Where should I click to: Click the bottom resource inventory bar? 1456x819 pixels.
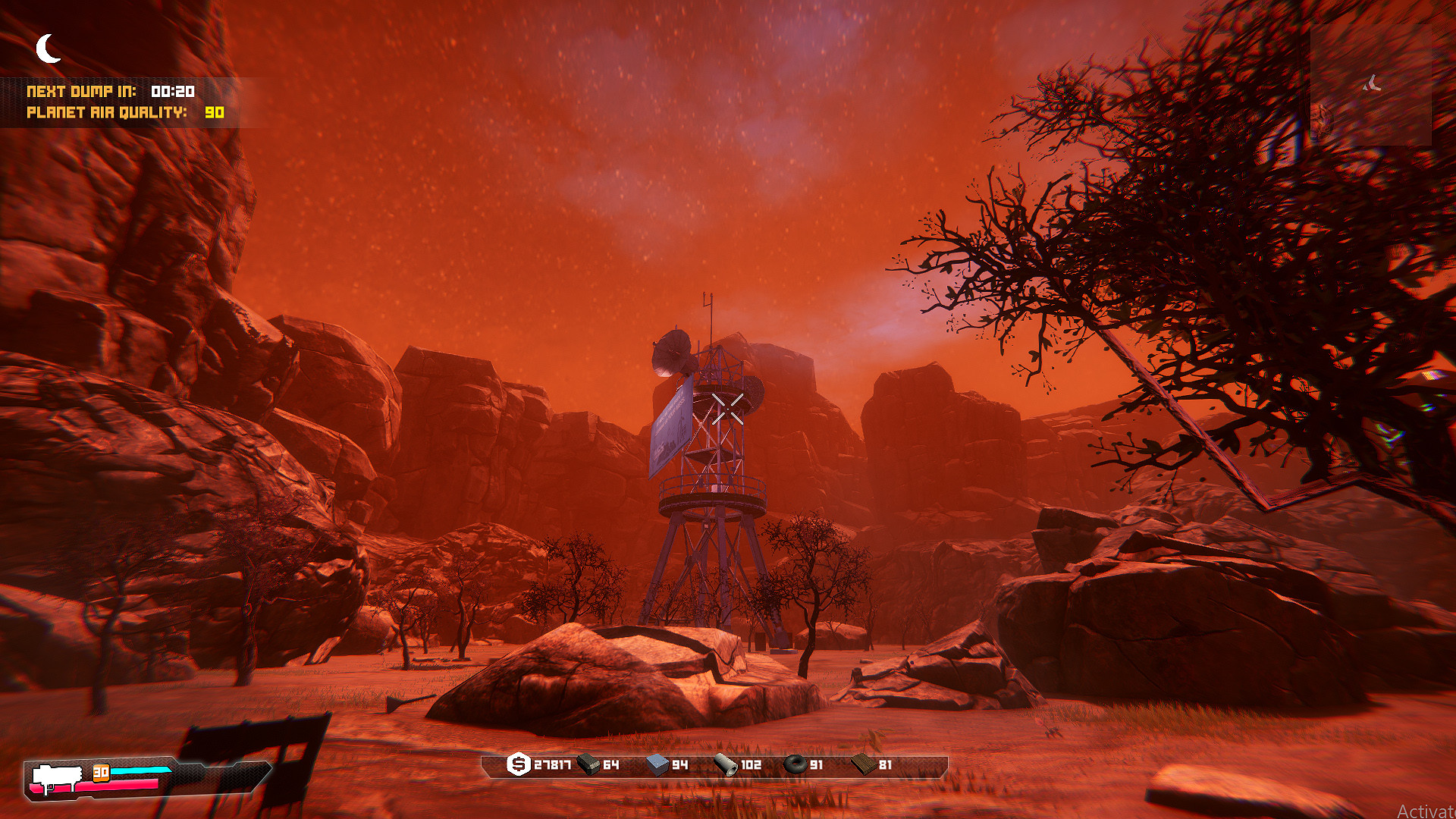pyautogui.click(x=720, y=767)
